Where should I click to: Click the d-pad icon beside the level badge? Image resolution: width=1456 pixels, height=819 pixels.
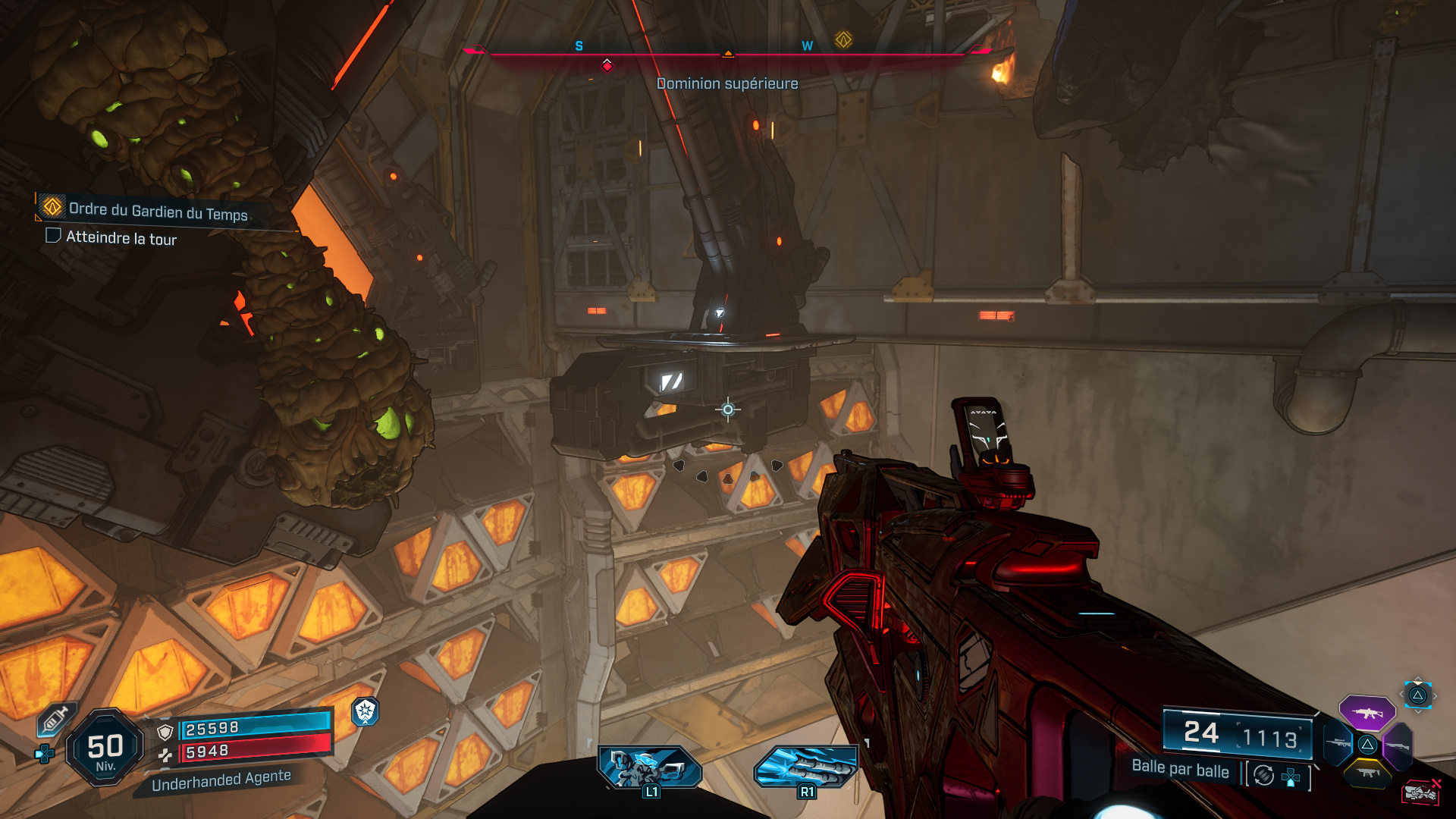44,754
